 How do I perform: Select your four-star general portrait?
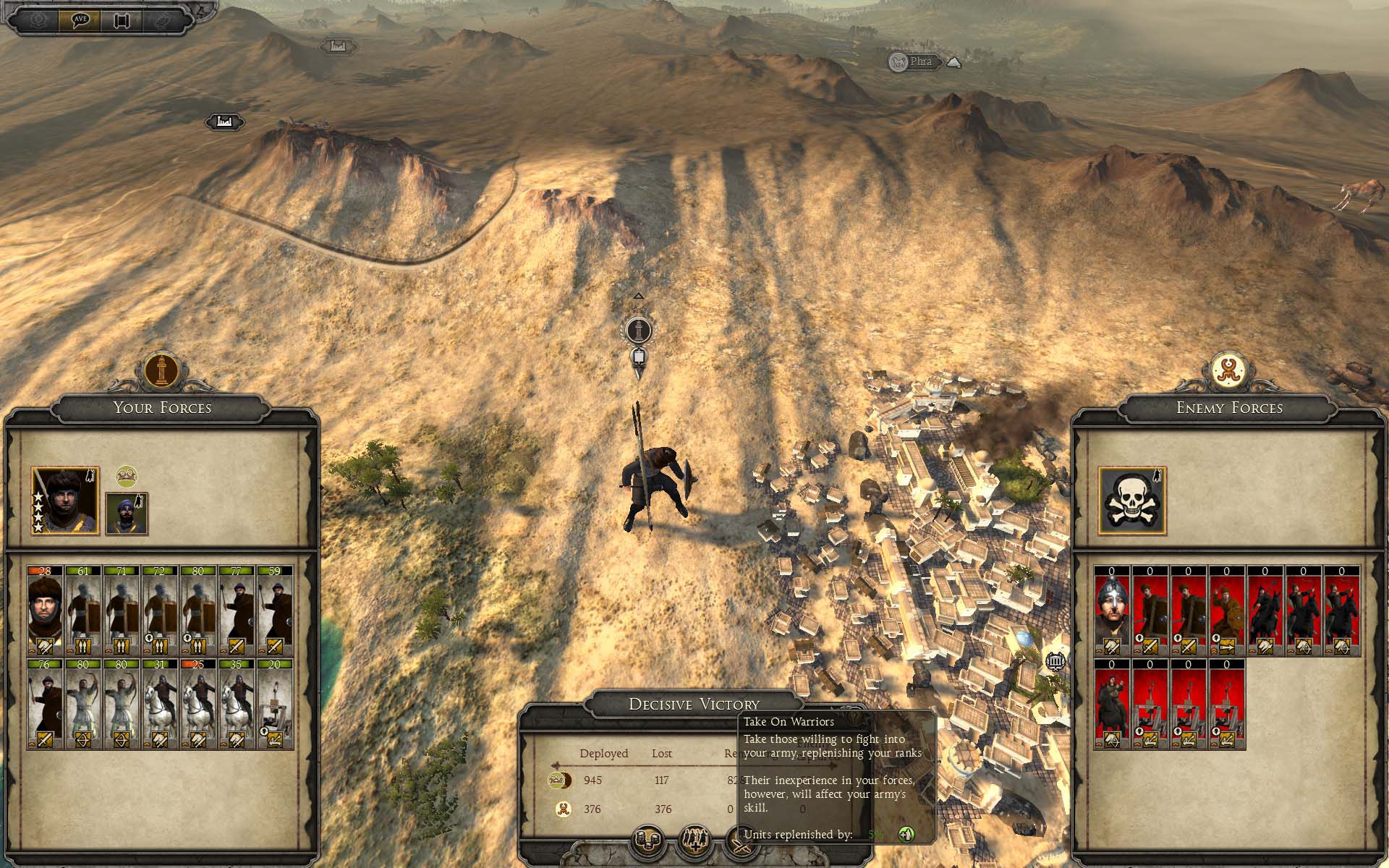click(65, 501)
